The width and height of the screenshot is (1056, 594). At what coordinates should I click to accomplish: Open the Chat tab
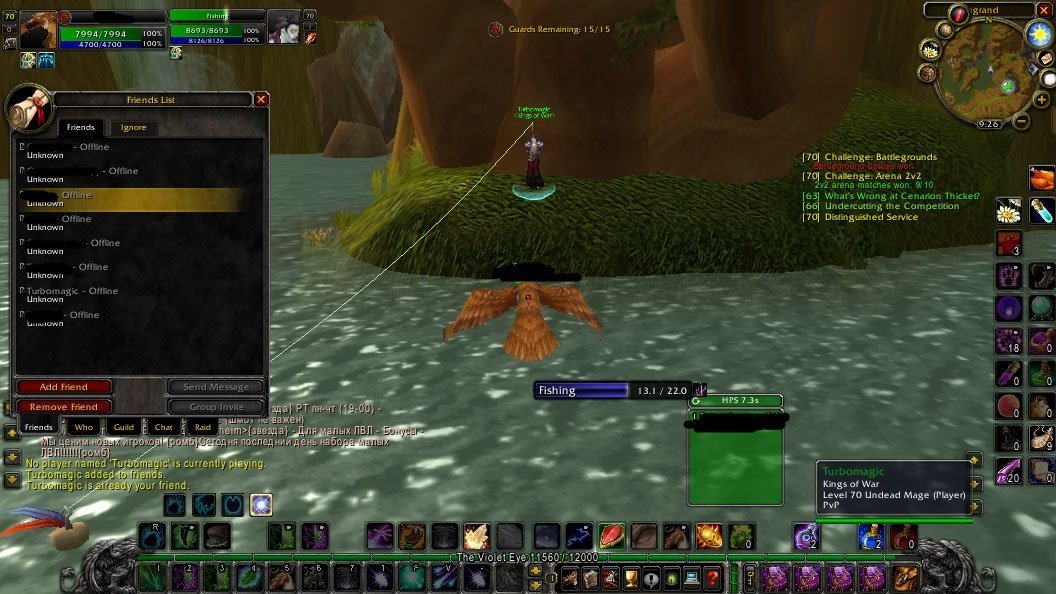(x=163, y=427)
